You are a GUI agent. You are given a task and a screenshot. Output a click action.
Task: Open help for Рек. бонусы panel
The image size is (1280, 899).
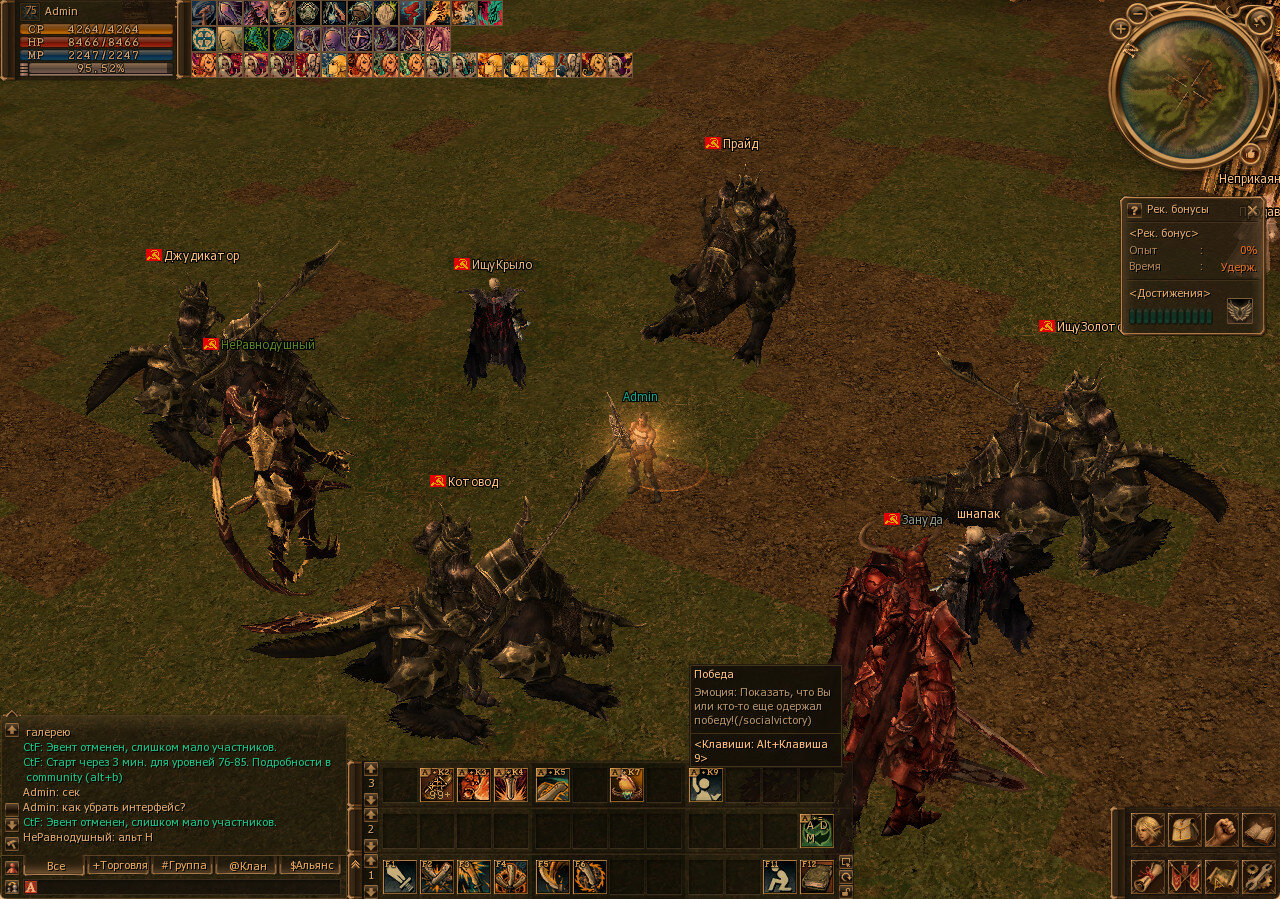click(1134, 210)
